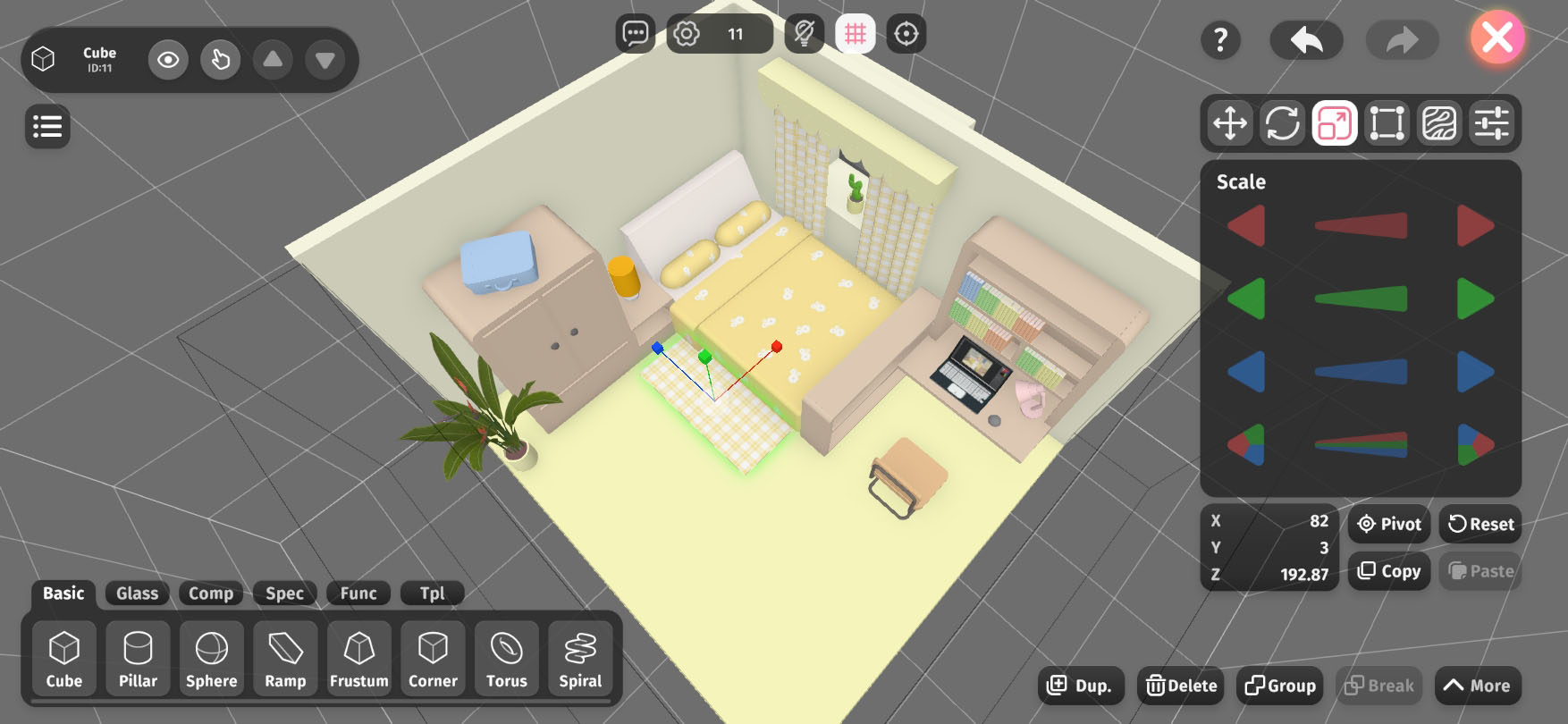Open the Pivot setting

(x=1388, y=524)
